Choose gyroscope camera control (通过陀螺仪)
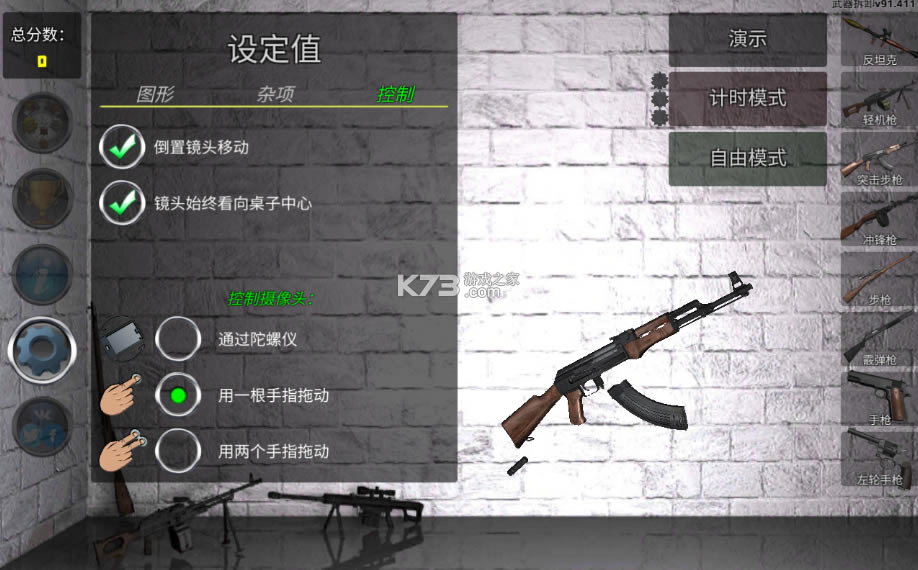 (178, 339)
